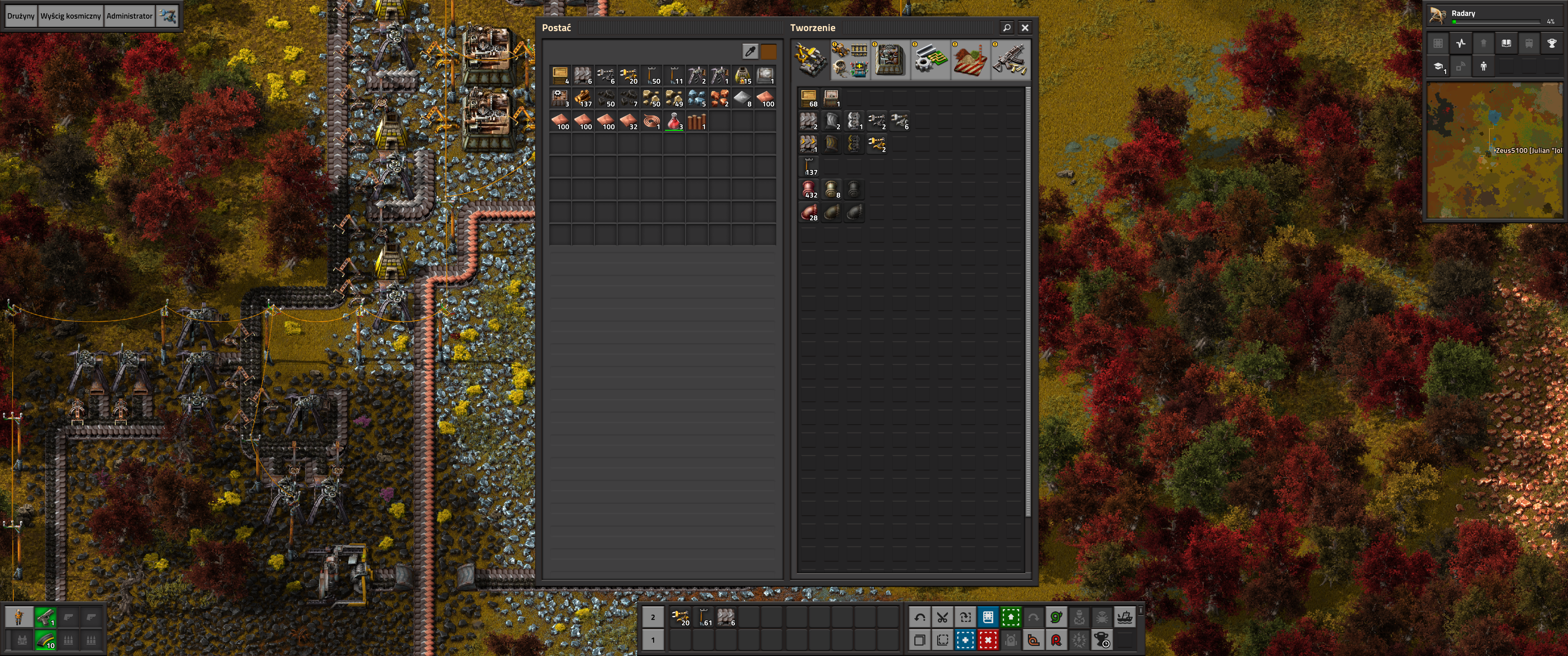Open the crafting search magnifier
This screenshot has height=656, width=1568.
point(1007,27)
